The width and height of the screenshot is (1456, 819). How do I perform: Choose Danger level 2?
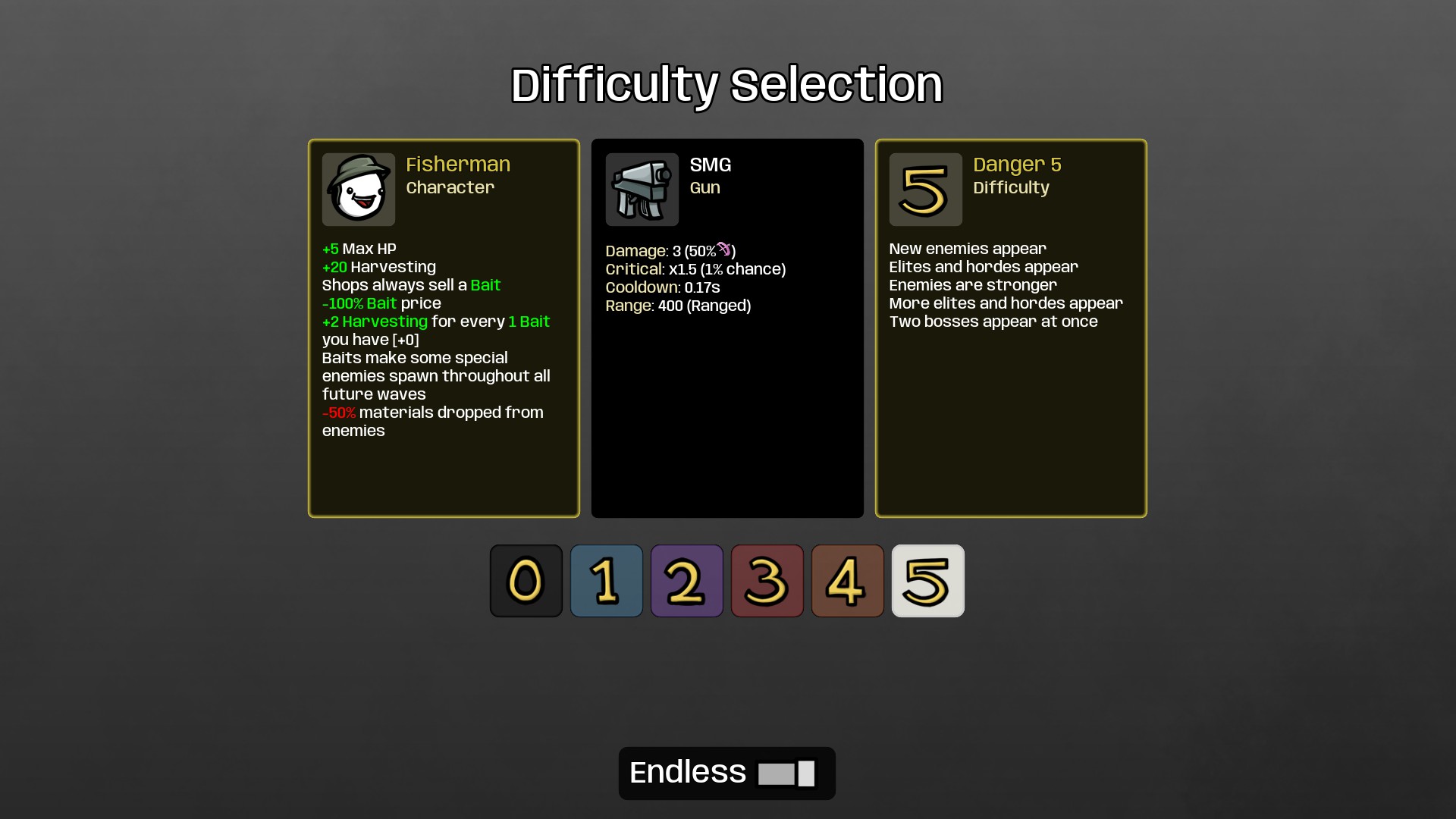tap(686, 581)
